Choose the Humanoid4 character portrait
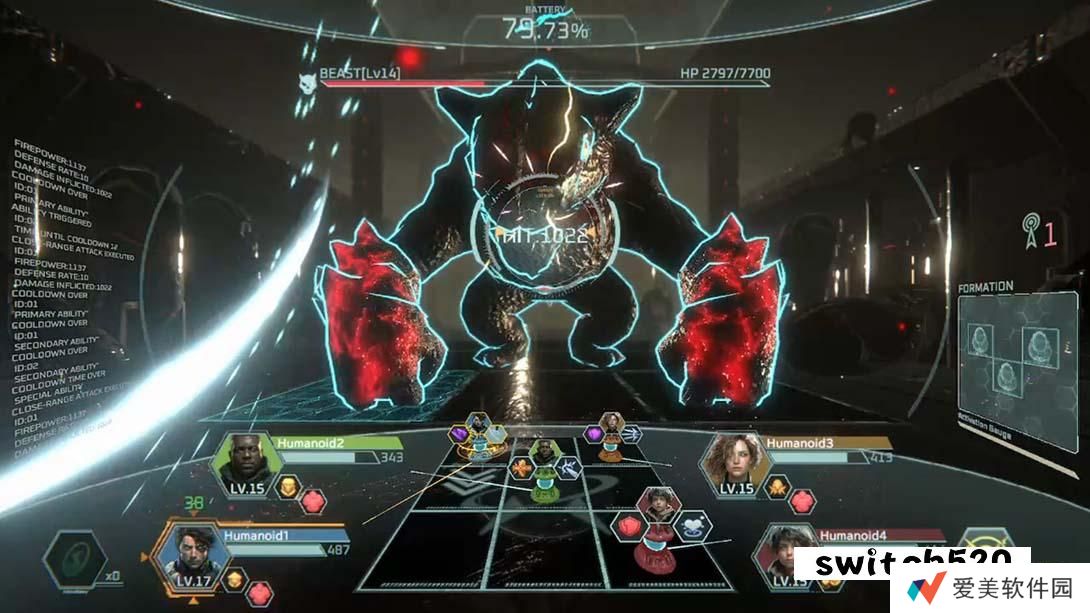1090x613 pixels. (781, 555)
